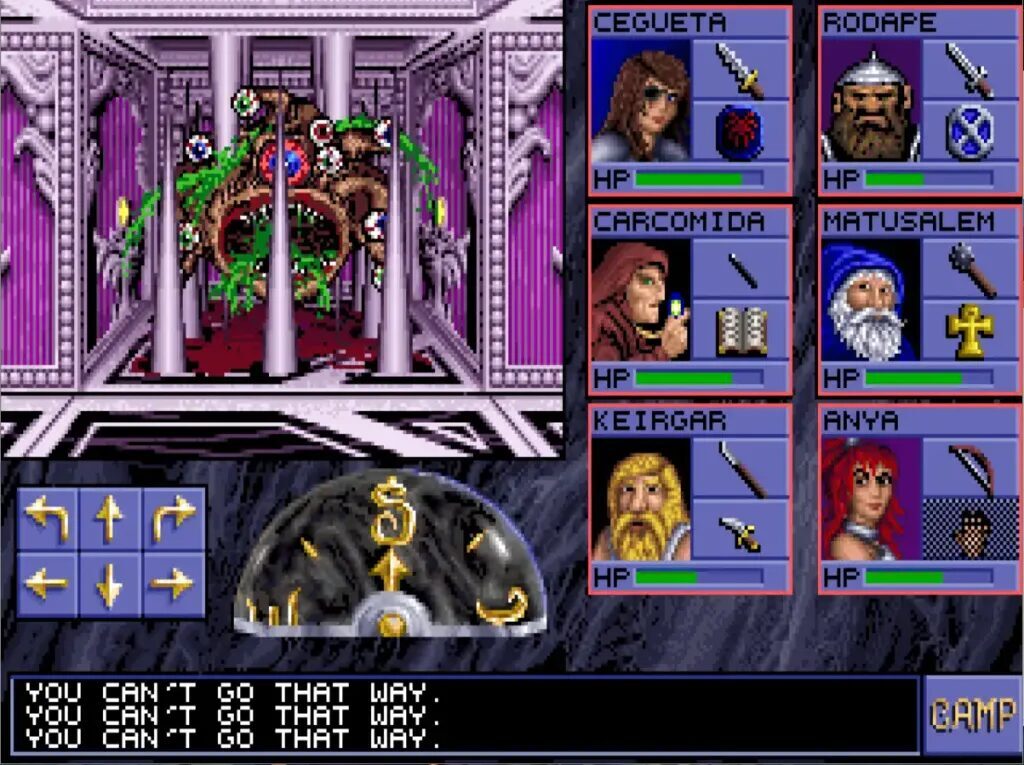Select Carcomida's hooded portrait
The height and width of the screenshot is (765, 1024).
[640, 300]
